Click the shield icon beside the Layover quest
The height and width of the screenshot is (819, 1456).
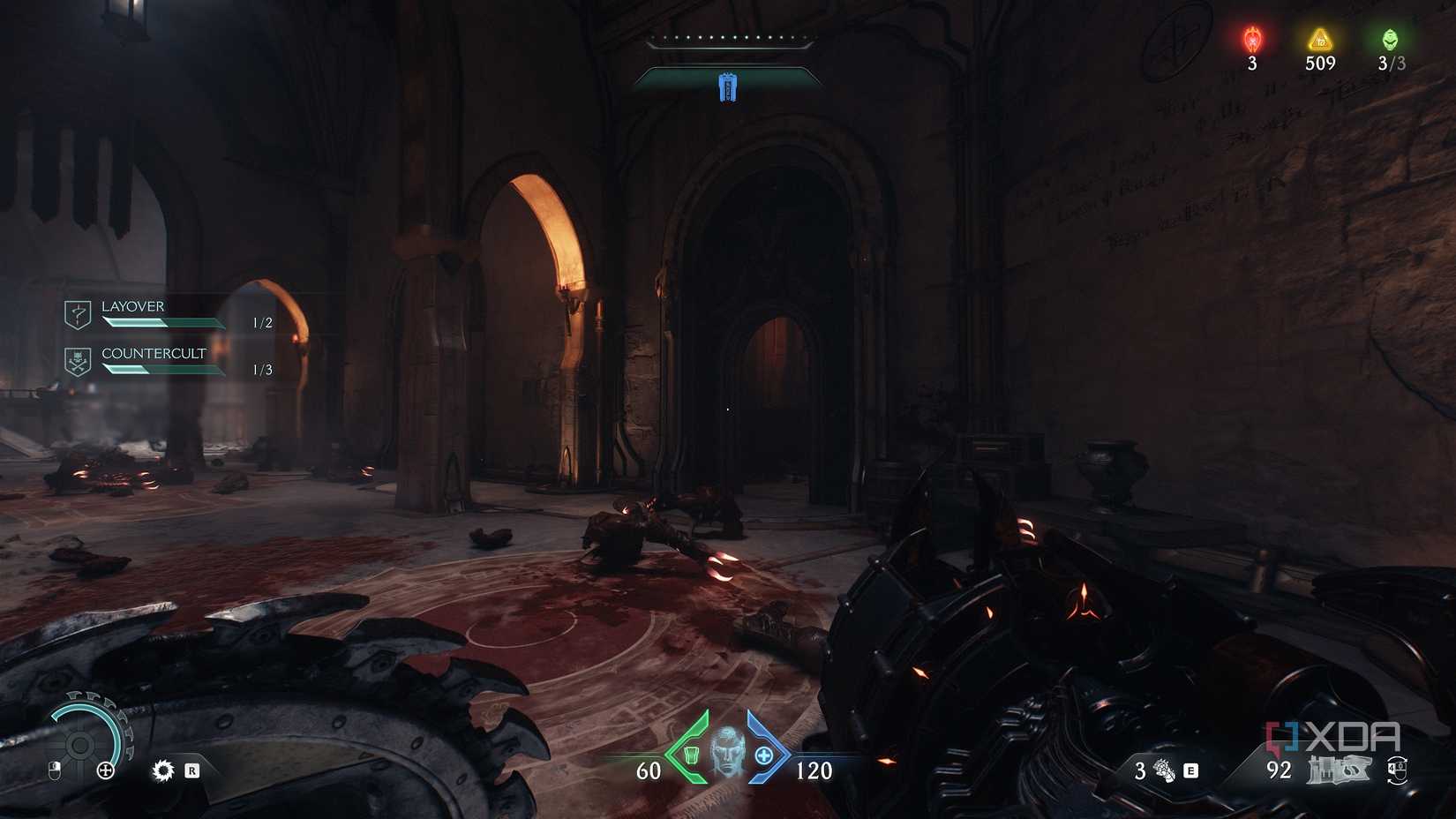click(78, 313)
